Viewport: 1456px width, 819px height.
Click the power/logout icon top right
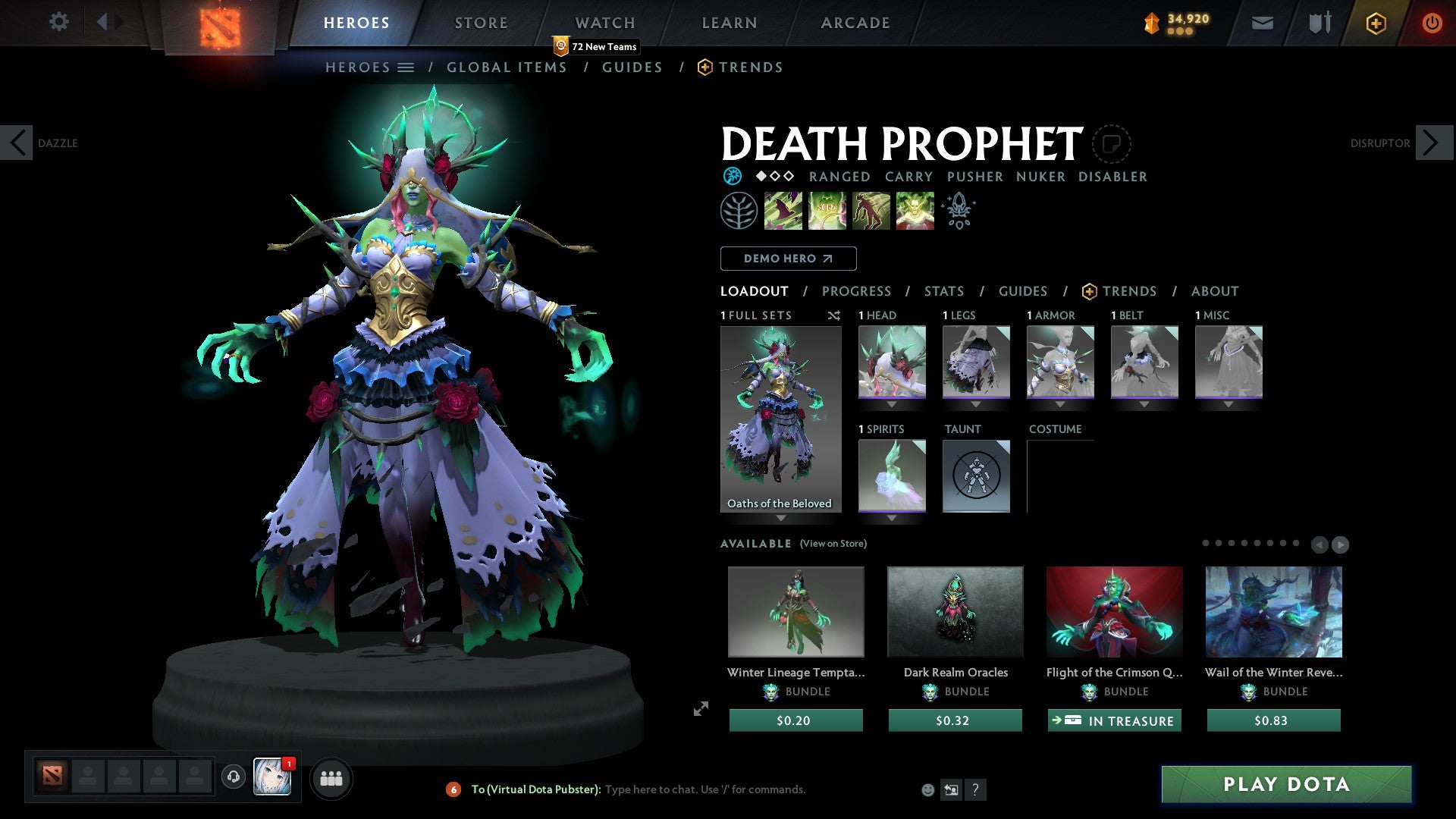1432,23
